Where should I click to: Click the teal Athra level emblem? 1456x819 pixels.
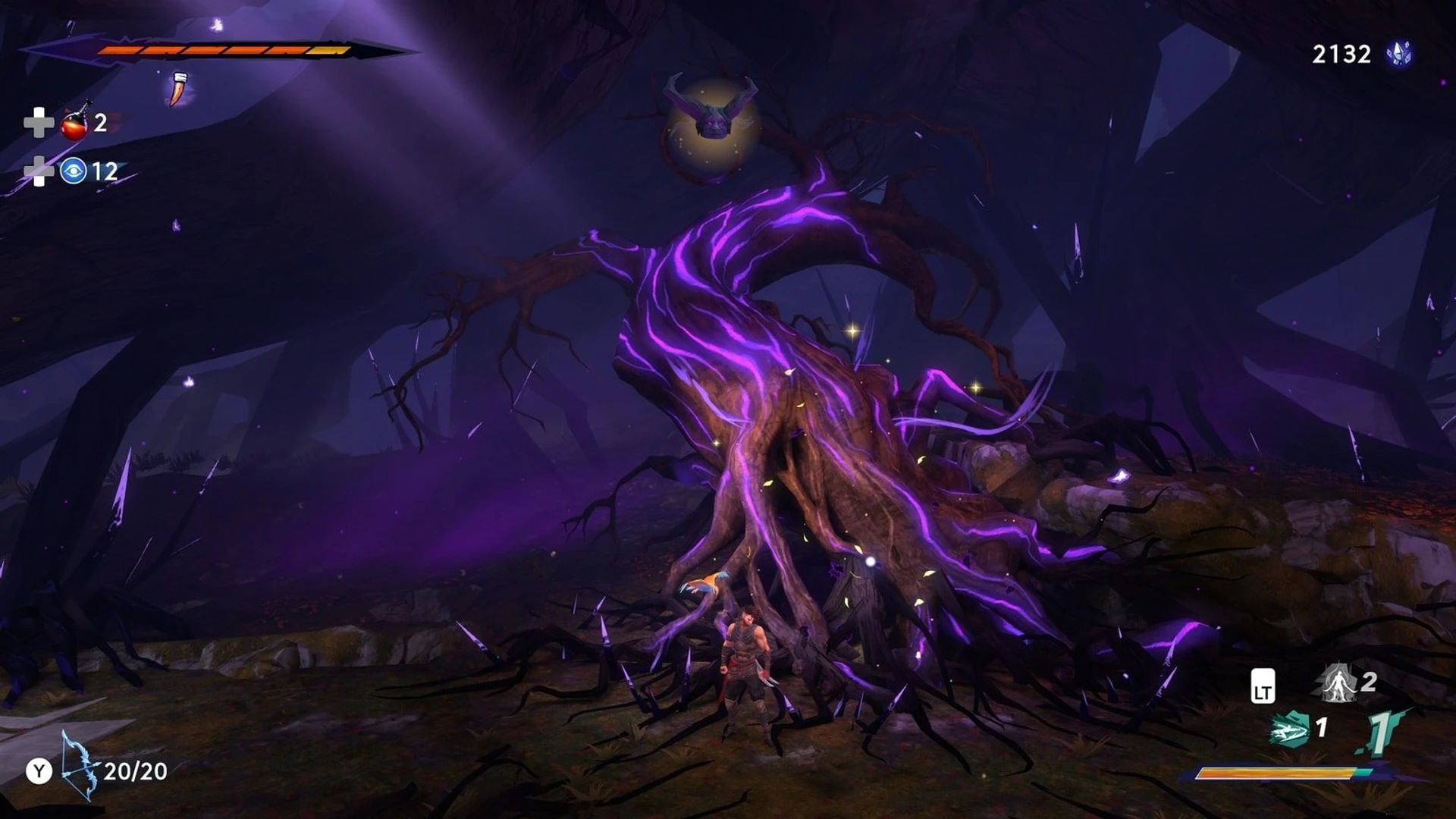click(x=1379, y=733)
